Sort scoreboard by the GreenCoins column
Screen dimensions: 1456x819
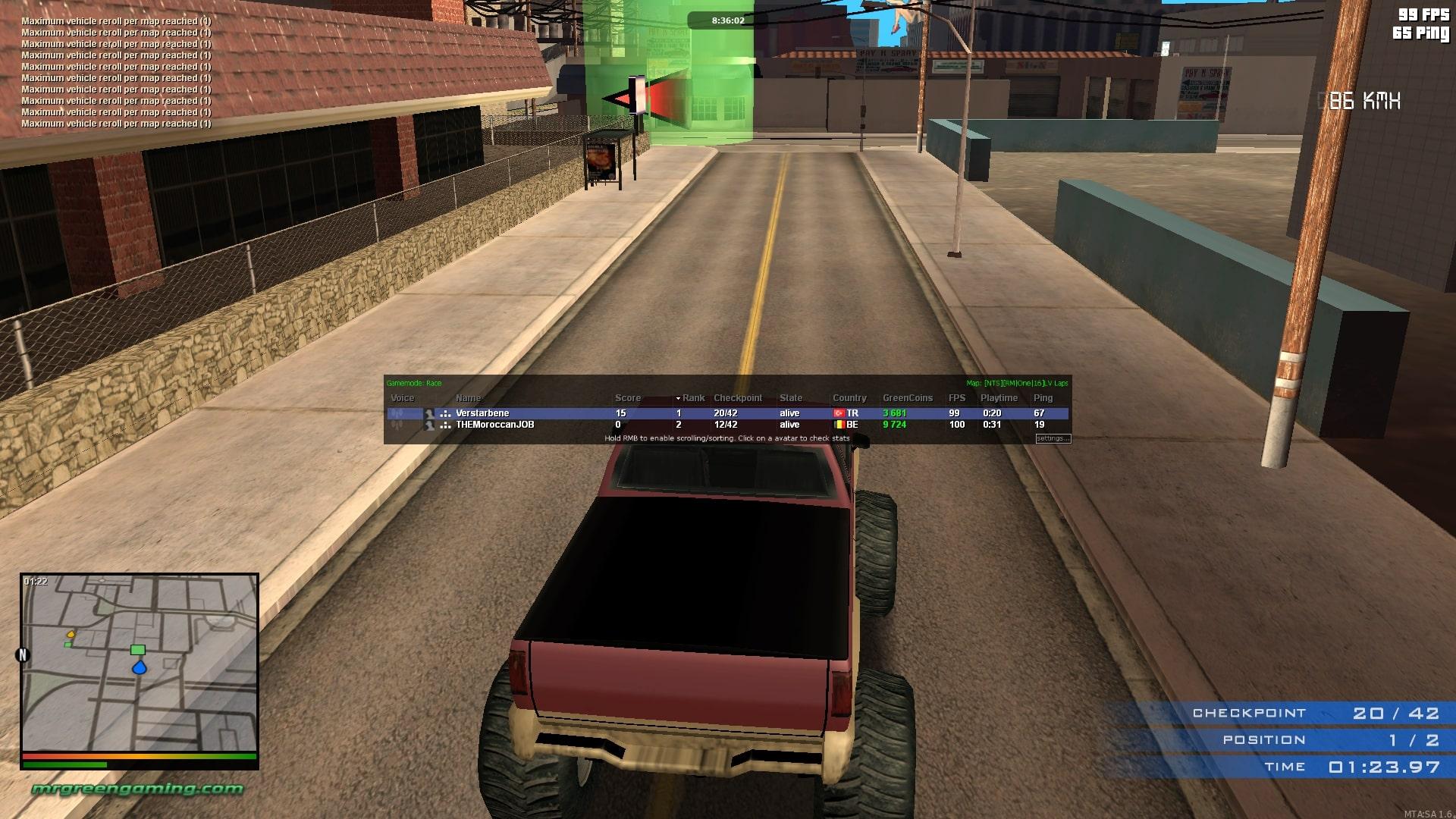pos(907,398)
